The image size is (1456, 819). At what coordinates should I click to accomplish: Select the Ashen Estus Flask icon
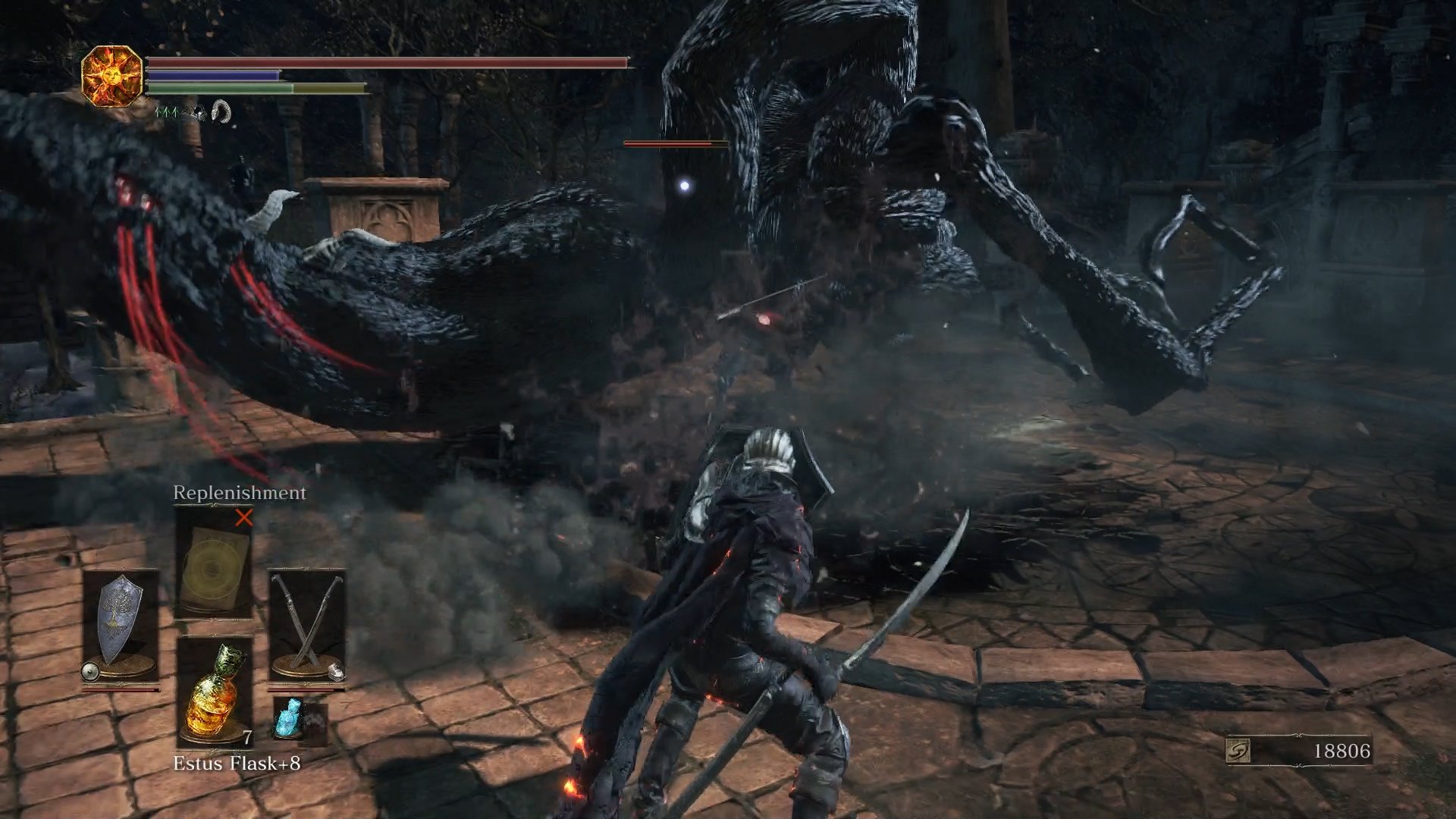[x=289, y=719]
